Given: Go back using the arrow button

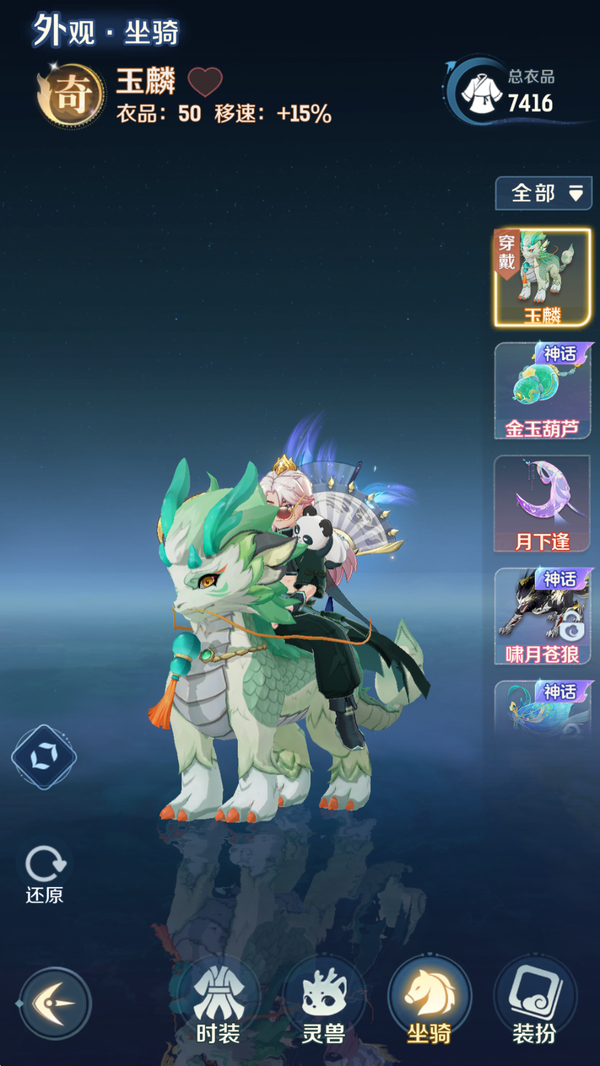Looking at the screenshot, I should pyautogui.click(x=55, y=1003).
